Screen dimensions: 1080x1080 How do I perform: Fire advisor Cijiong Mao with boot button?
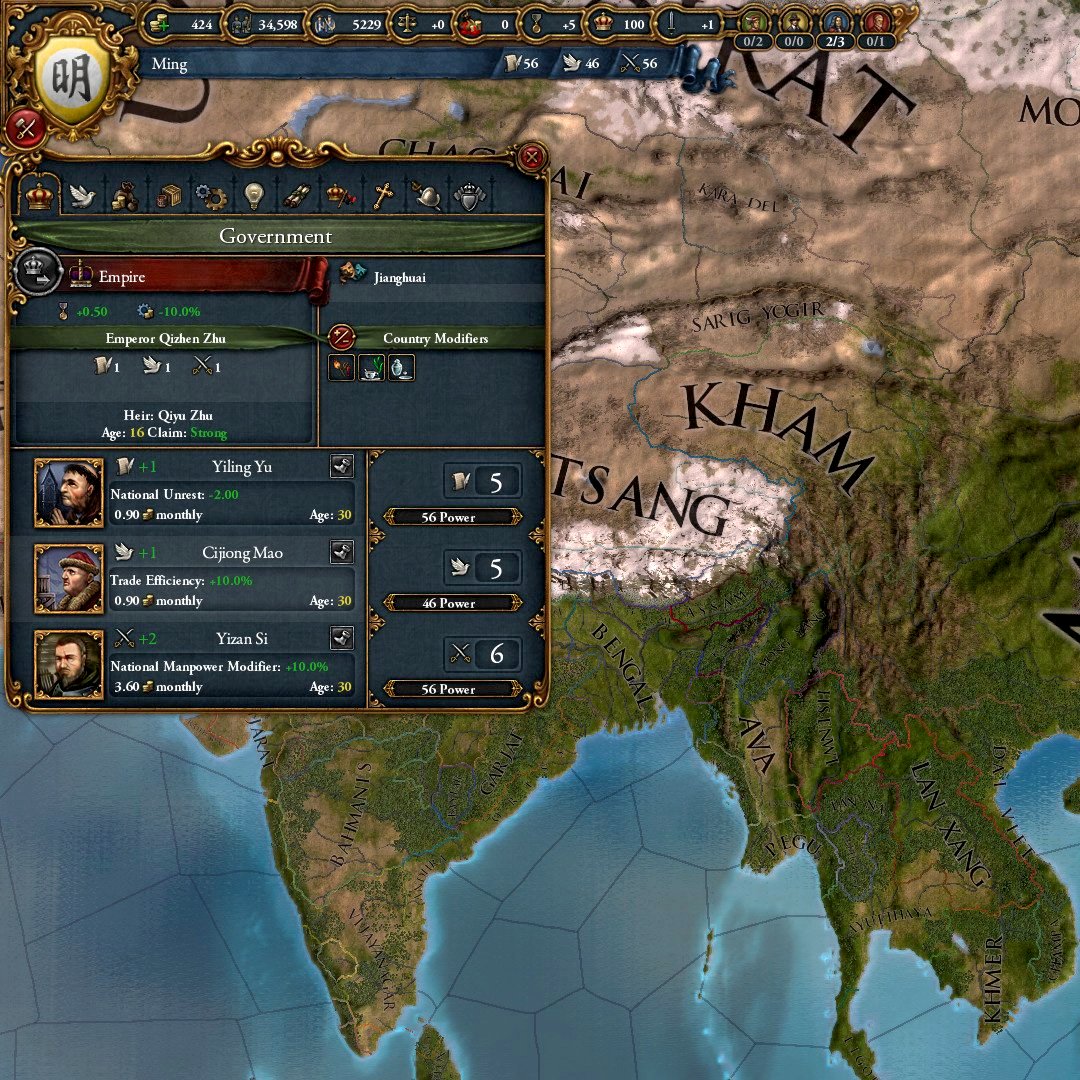[342, 552]
